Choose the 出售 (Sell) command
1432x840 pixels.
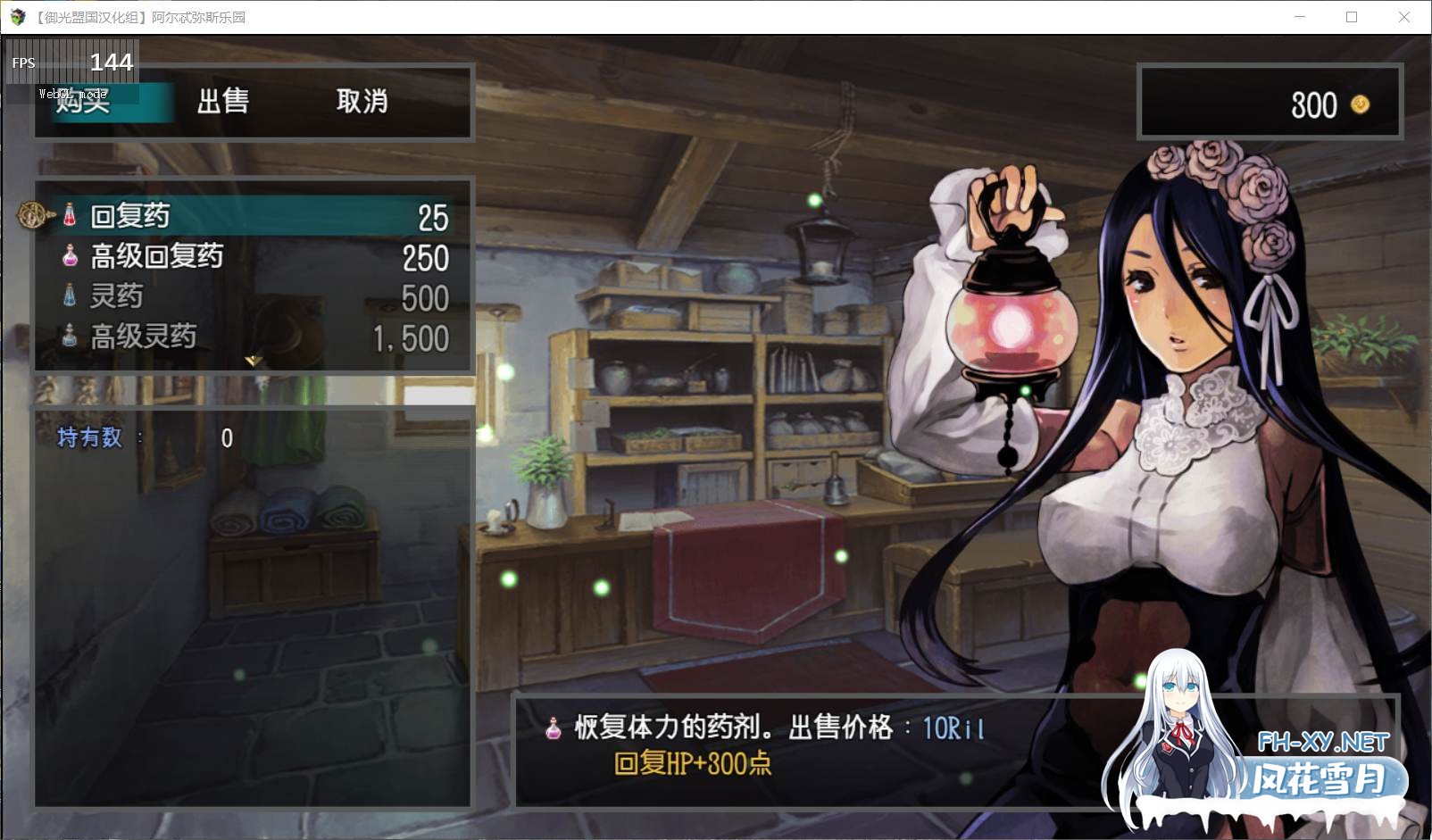pyautogui.click(x=223, y=102)
